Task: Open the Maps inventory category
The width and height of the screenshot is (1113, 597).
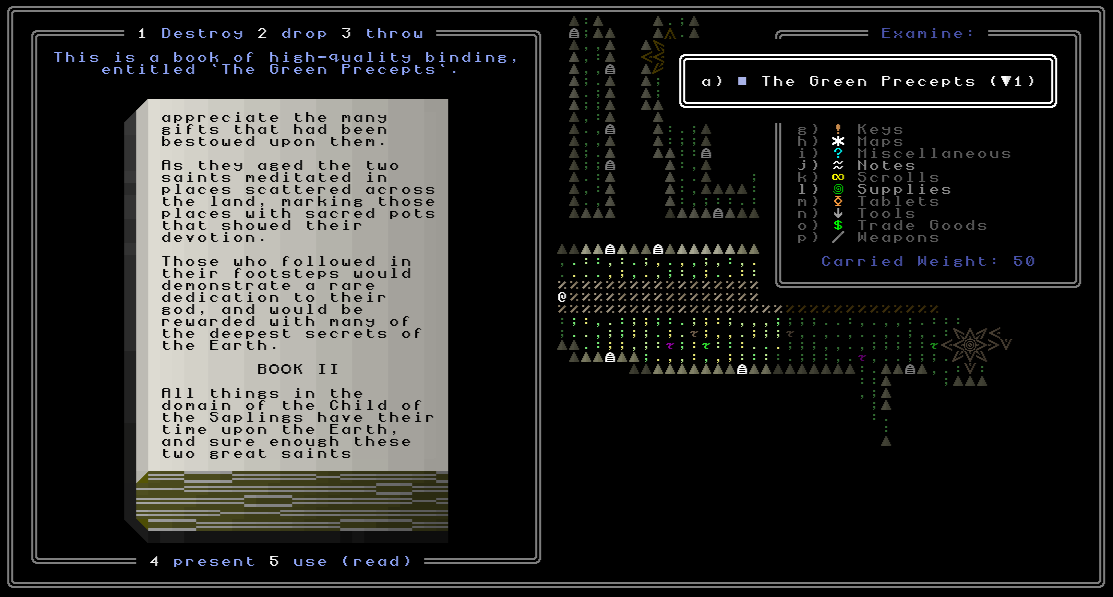Action: coord(879,141)
